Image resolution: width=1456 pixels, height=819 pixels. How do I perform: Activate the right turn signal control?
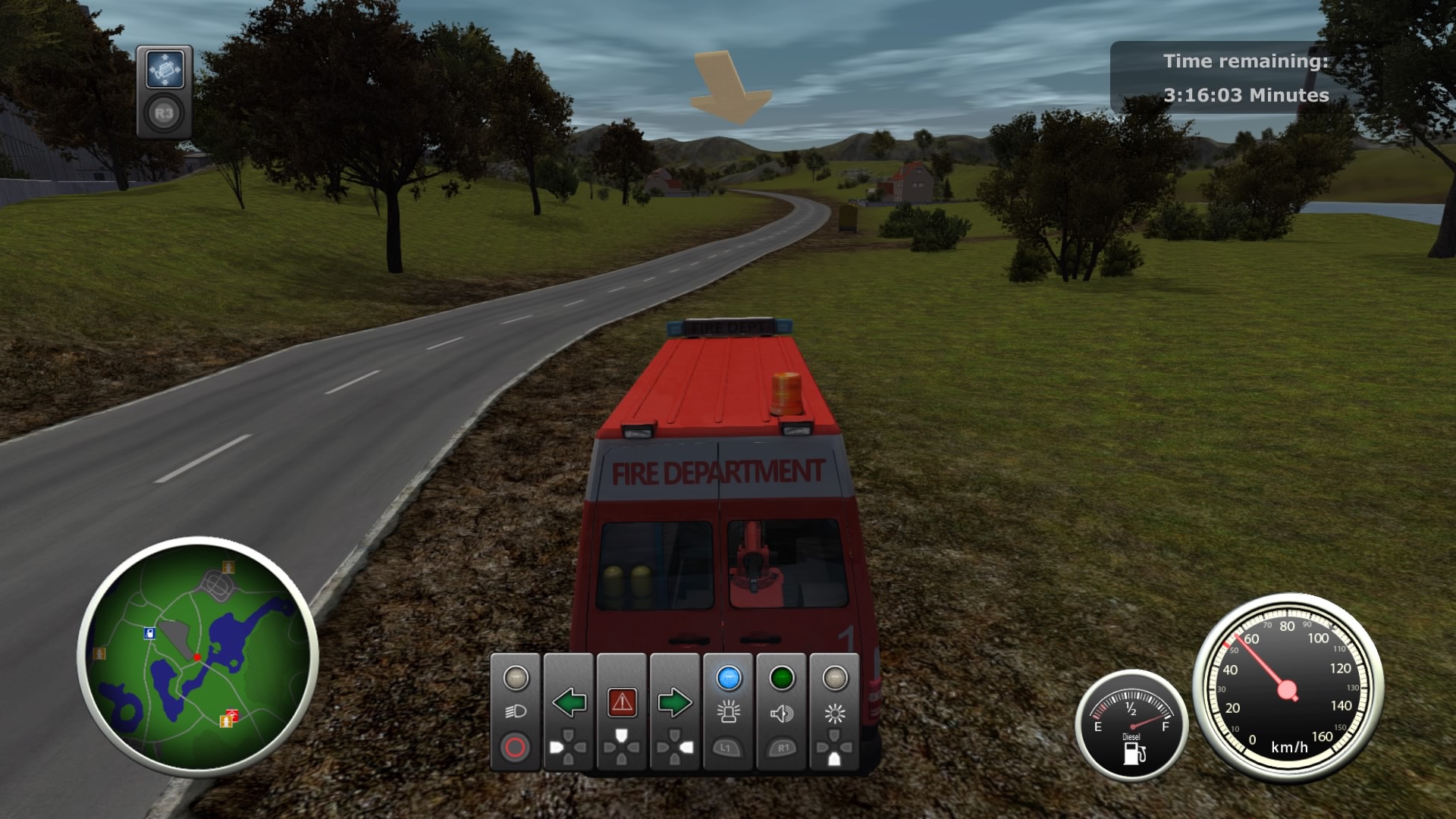[x=674, y=701]
